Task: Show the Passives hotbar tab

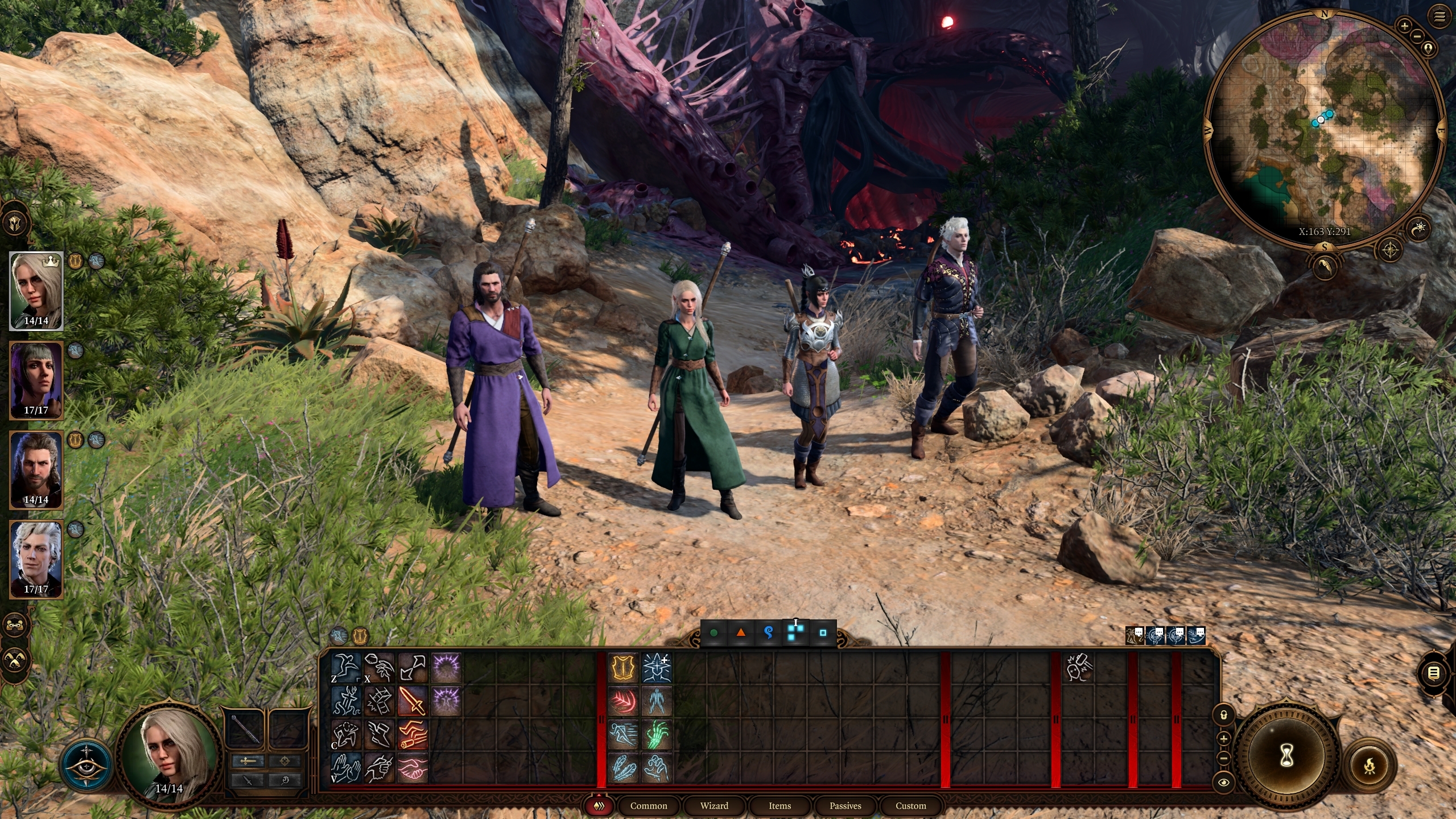Action: click(845, 805)
